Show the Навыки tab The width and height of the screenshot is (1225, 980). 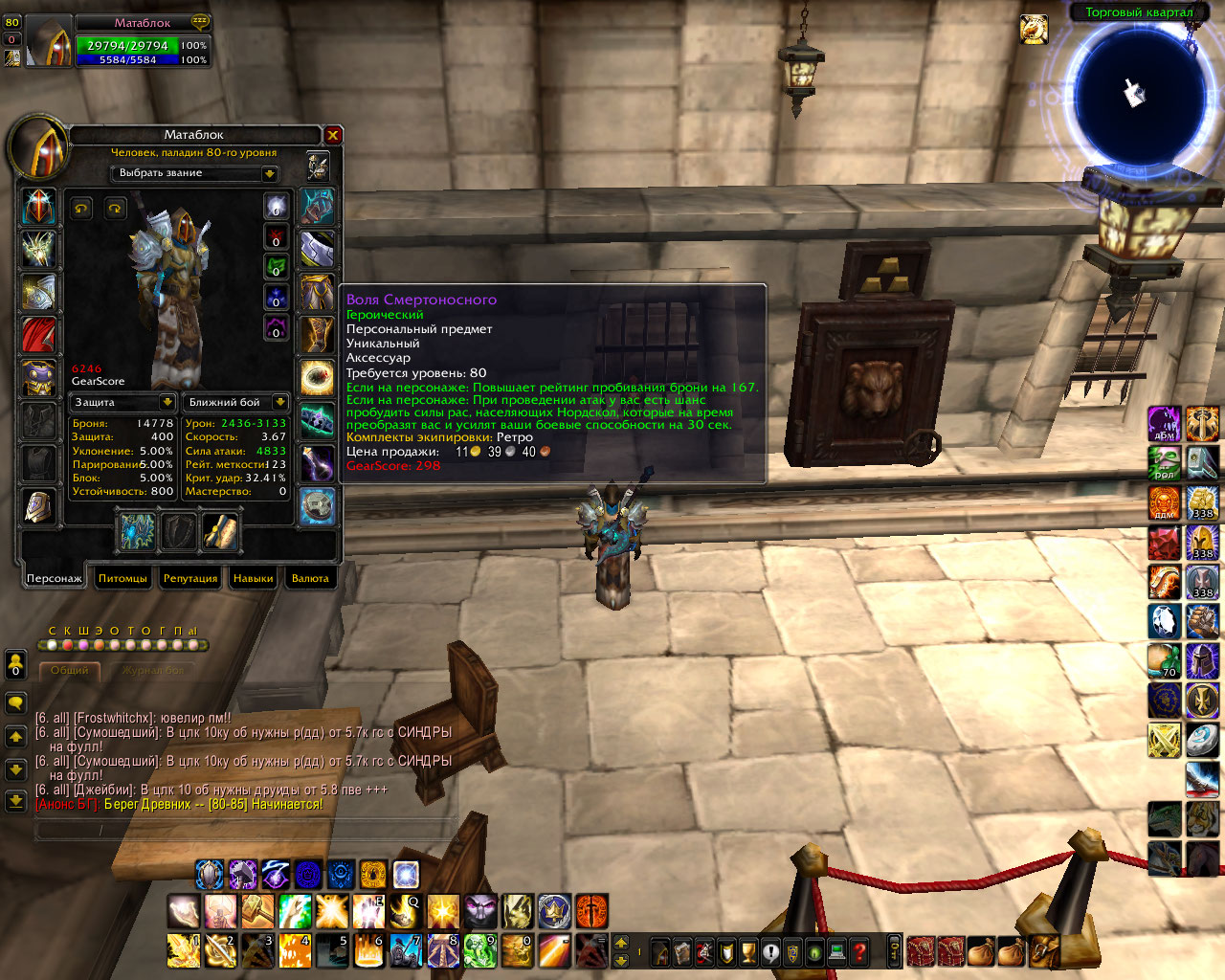point(254,578)
